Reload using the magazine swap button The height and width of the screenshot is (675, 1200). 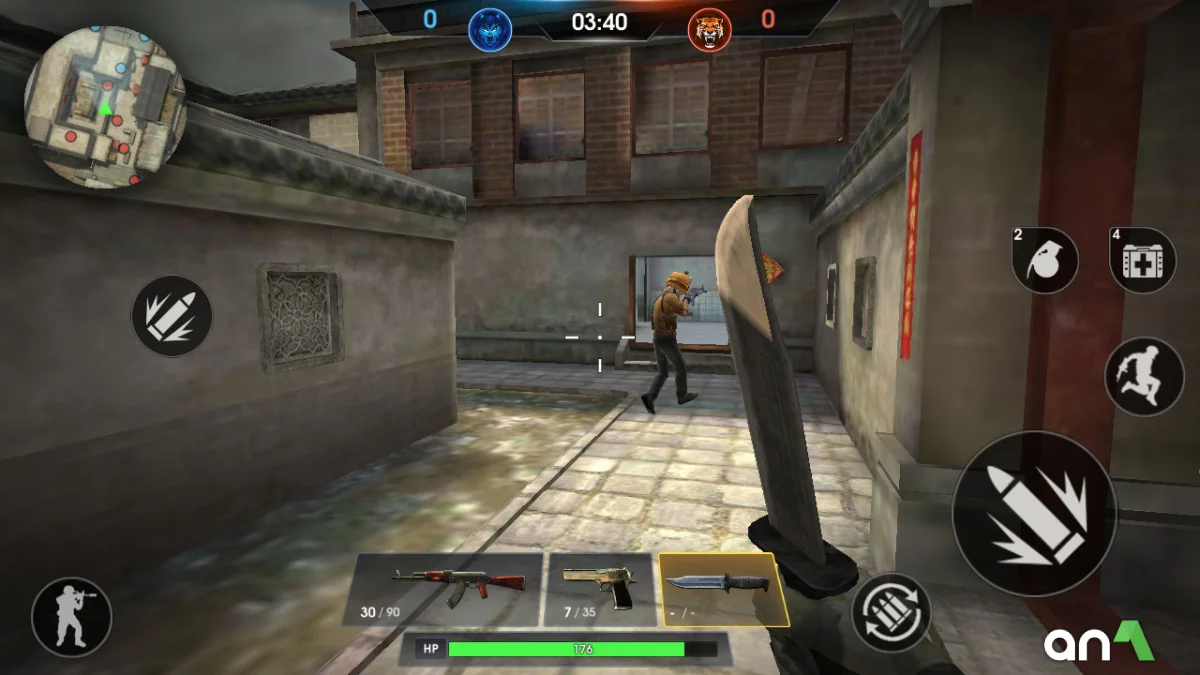point(891,612)
